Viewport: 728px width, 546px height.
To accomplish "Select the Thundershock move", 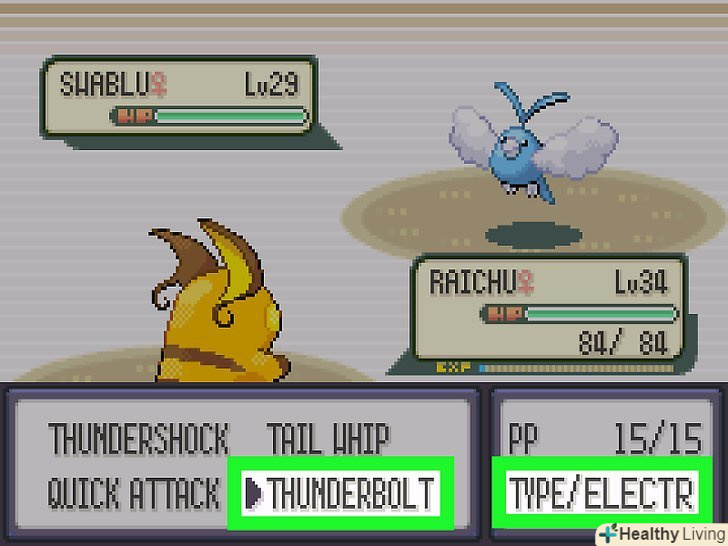I will click(139, 439).
